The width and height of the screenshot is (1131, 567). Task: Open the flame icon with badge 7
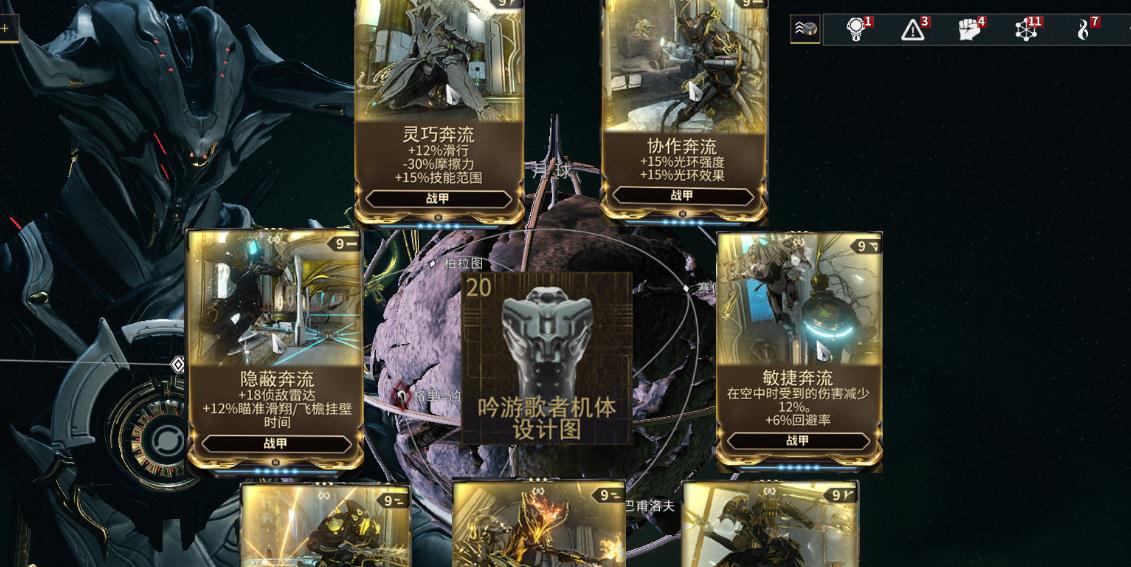(x=1083, y=30)
